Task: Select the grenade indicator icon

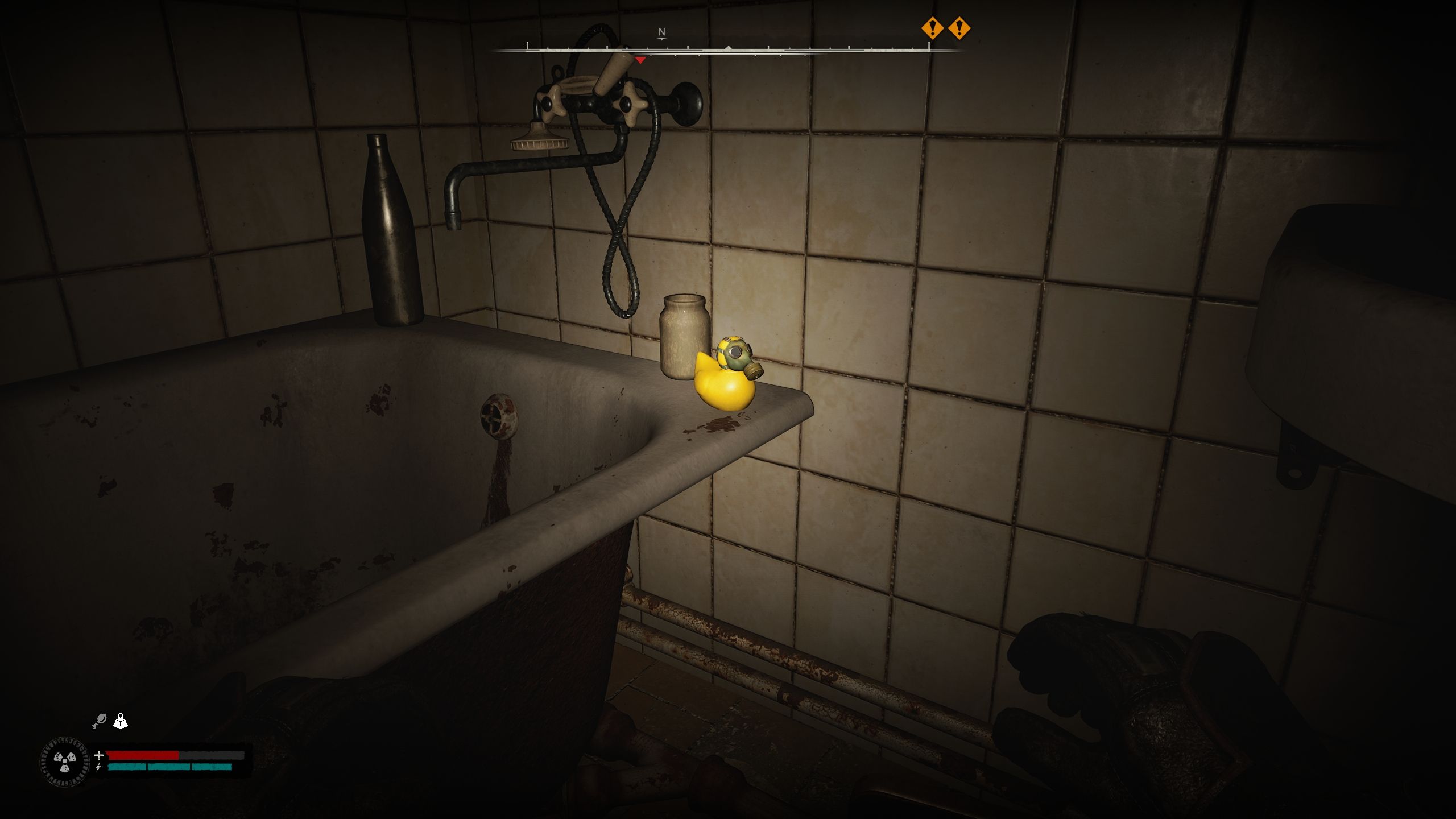Action: click(101, 721)
